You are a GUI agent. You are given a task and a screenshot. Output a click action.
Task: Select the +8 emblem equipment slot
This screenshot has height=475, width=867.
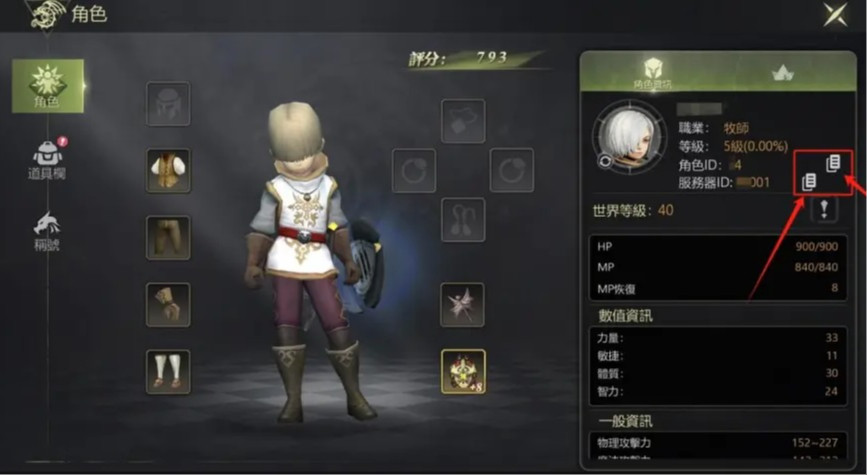tap(463, 371)
